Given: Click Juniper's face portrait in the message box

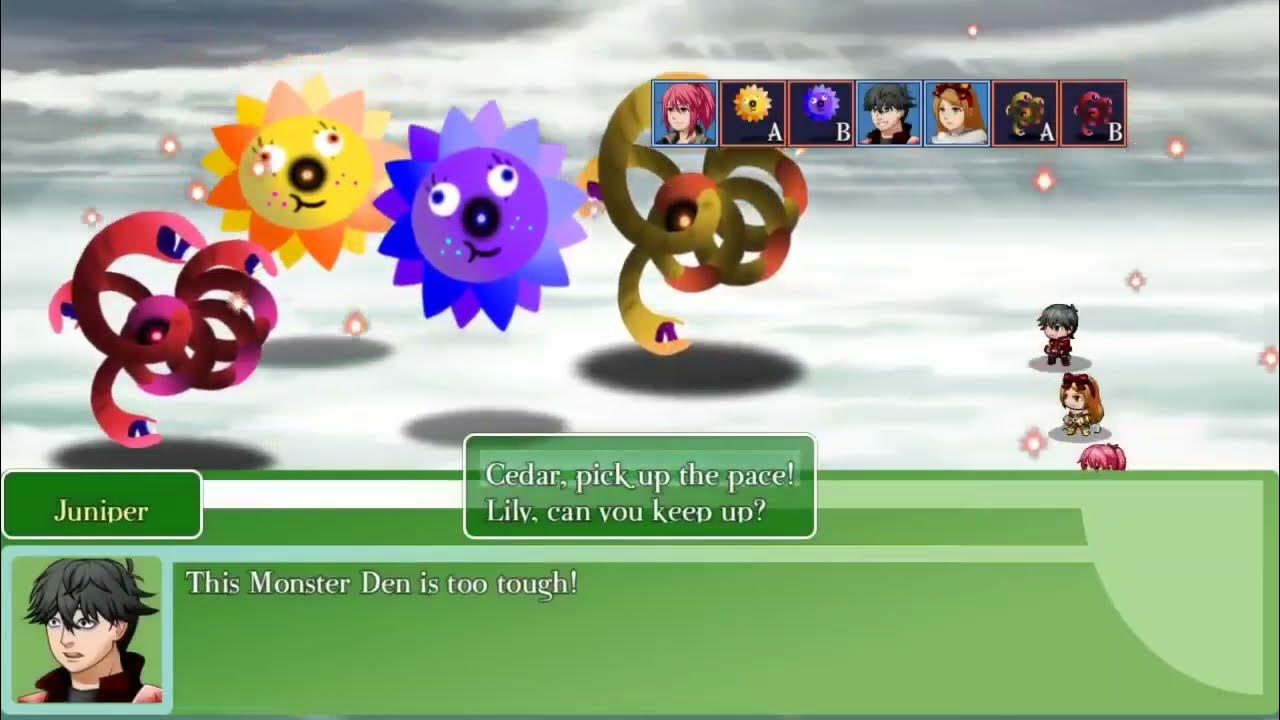Looking at the screenshot, I should [85, 630].
